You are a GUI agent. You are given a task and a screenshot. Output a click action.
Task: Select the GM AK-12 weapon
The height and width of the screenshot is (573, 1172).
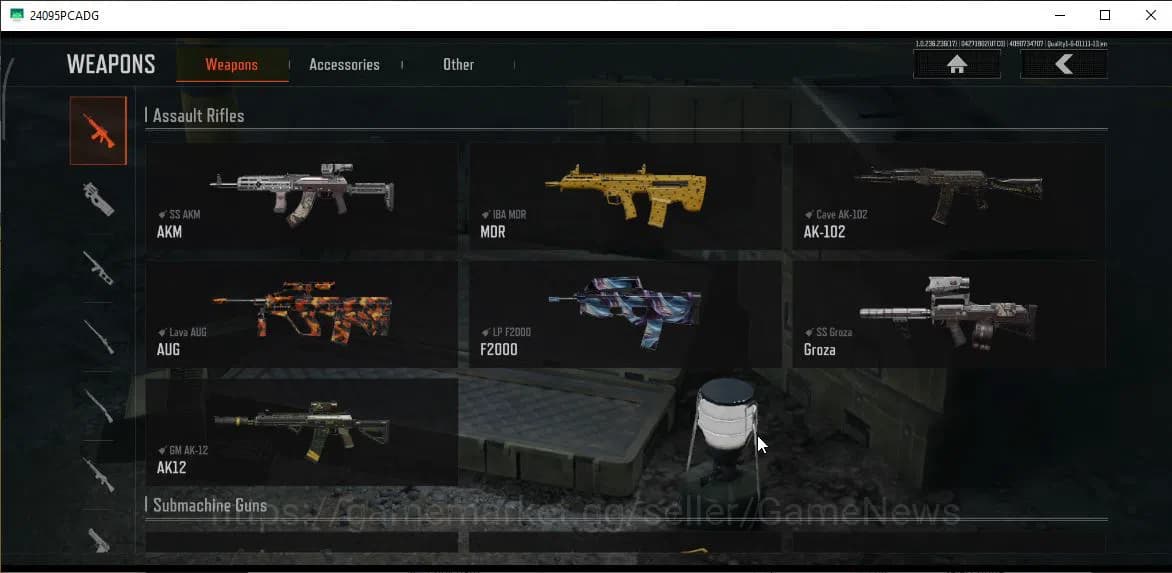pos(301,431)
